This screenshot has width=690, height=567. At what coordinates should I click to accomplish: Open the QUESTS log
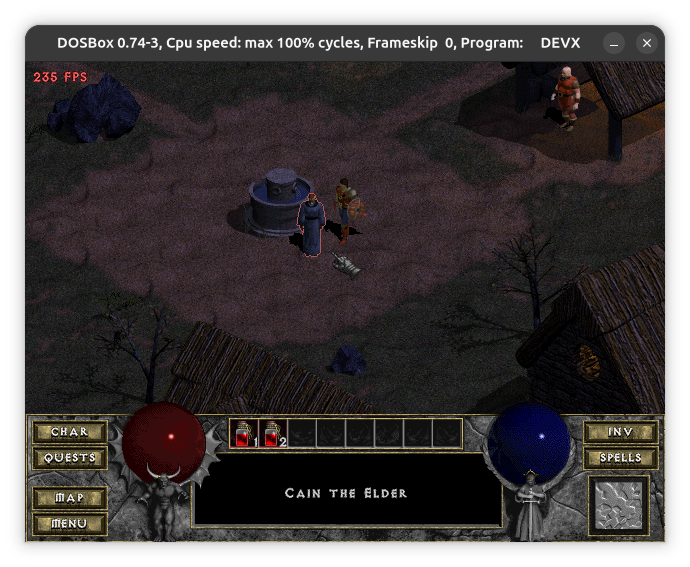point(69,458)
